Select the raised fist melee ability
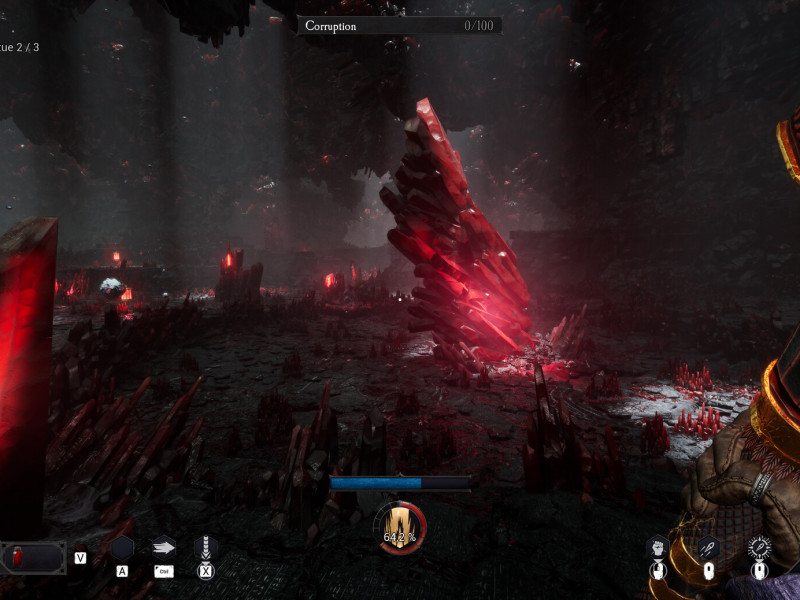 657,547
